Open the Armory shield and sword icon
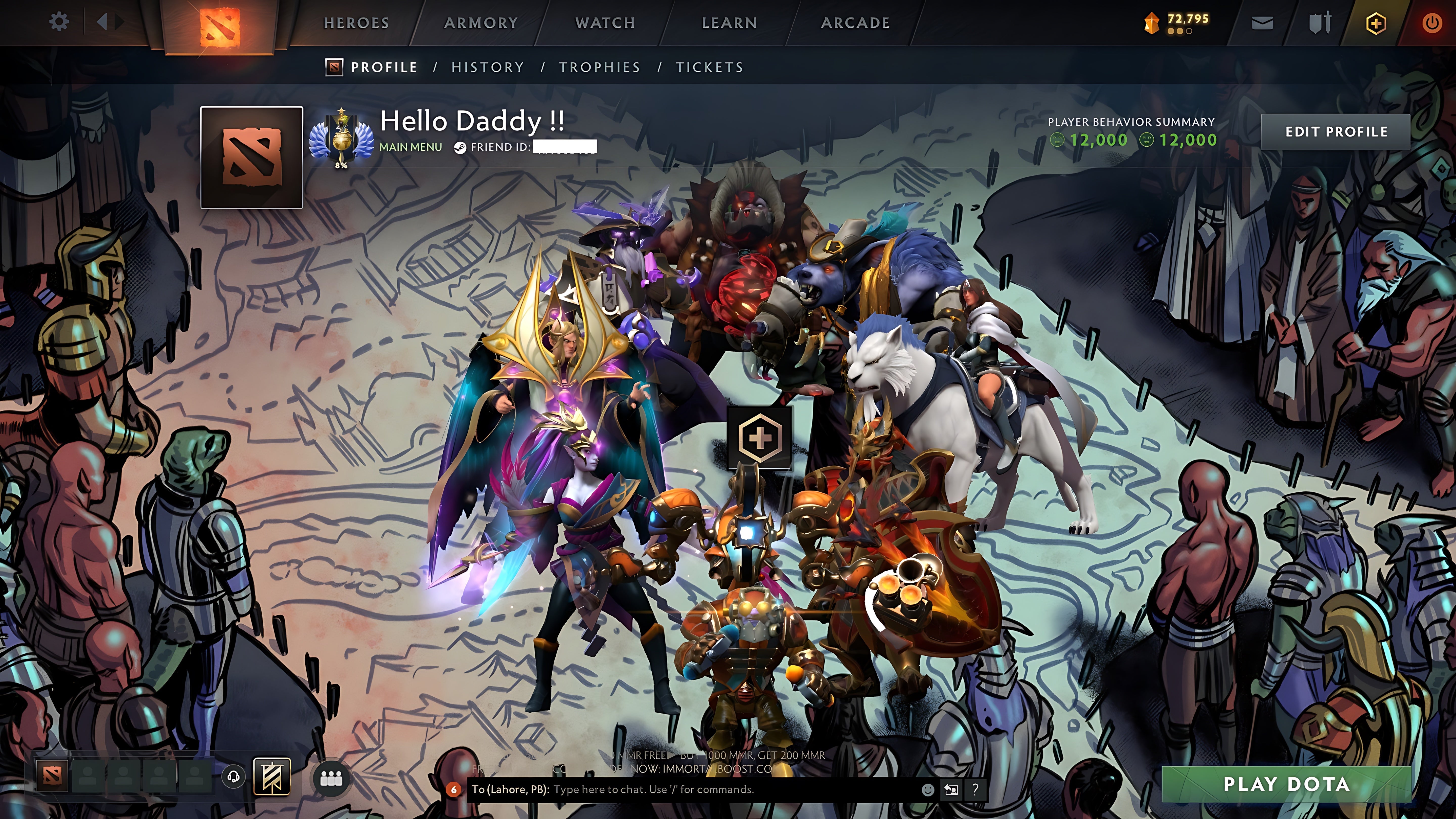1456x819 pixels. [1319, 22]
